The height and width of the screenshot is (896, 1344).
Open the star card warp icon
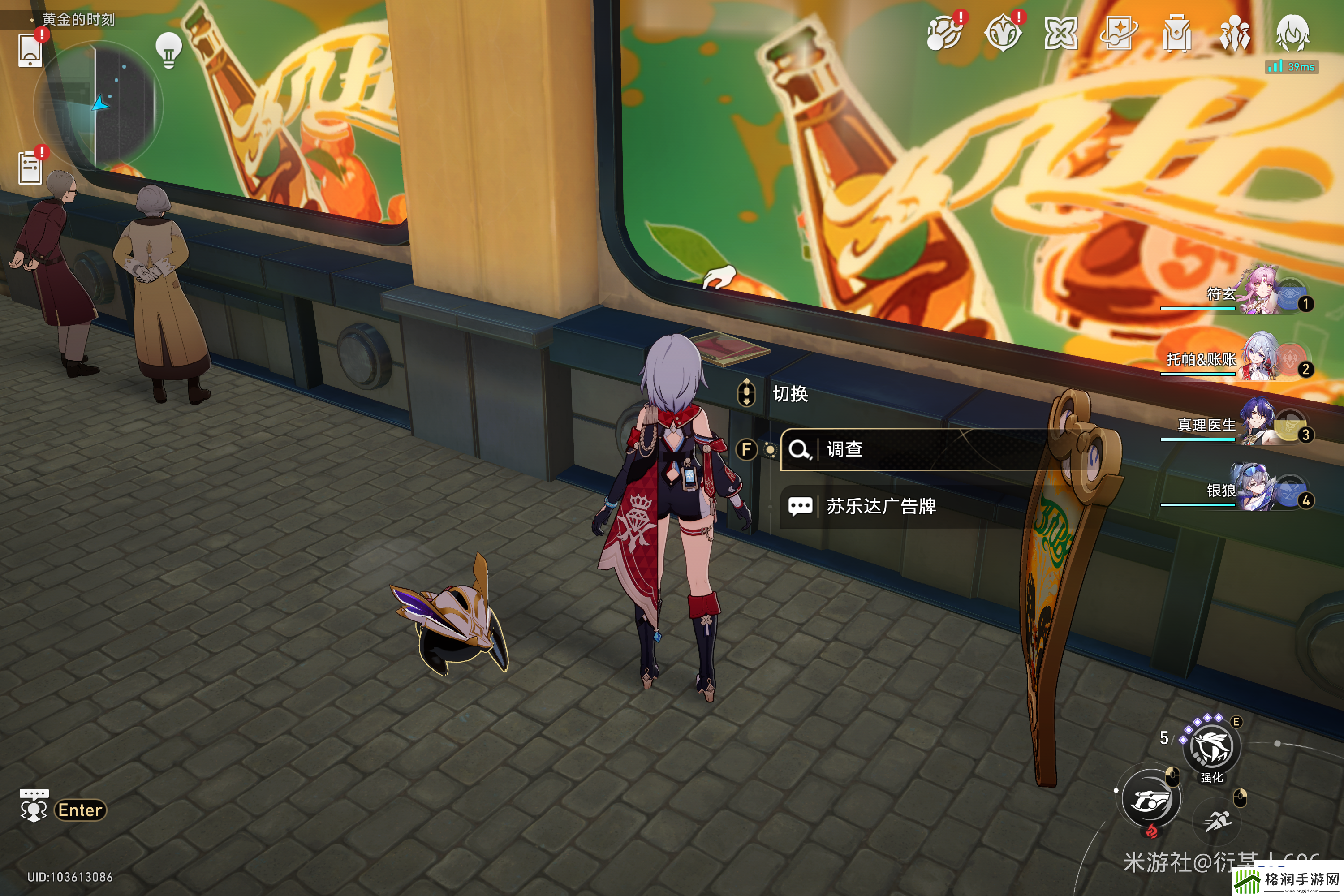(1119, 33)
